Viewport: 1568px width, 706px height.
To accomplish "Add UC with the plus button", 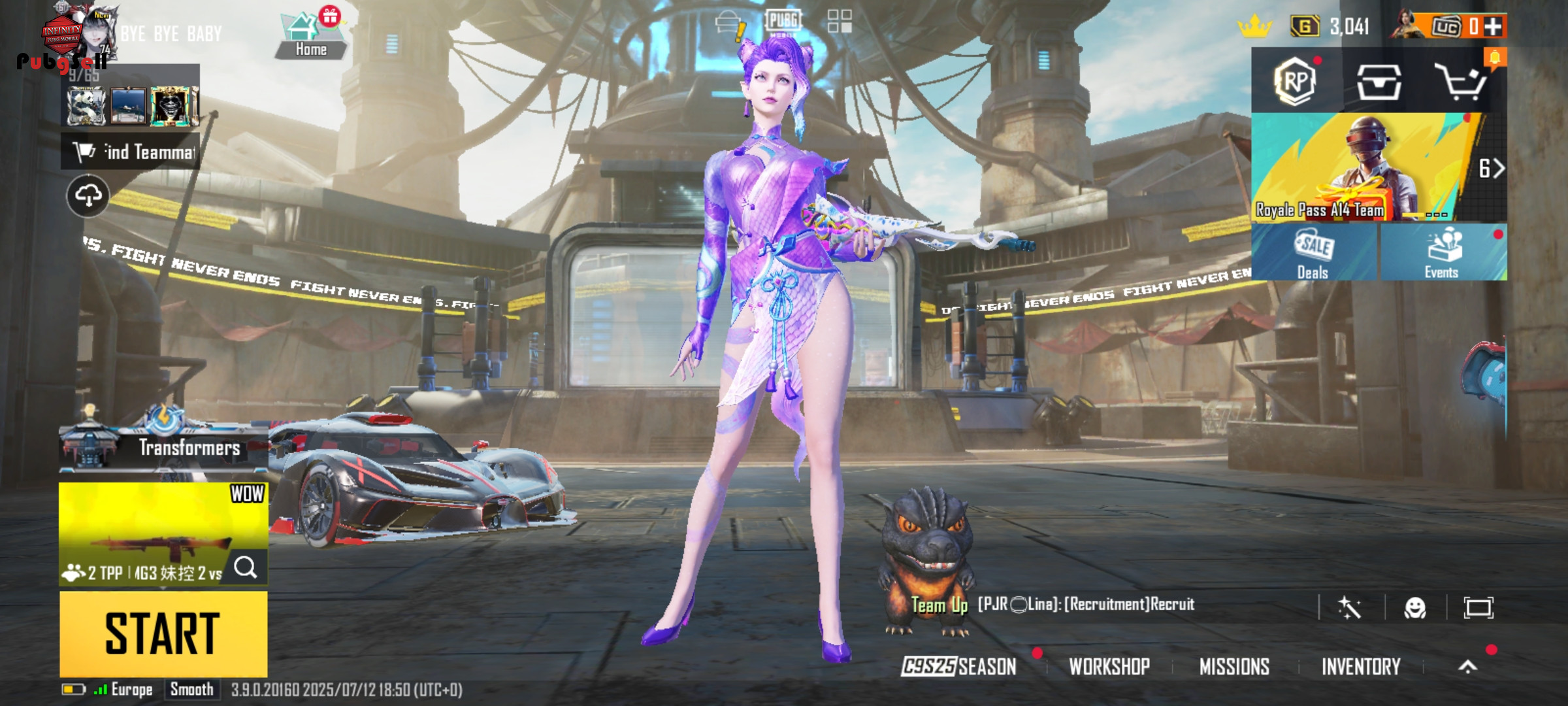I will click(1493, 27).
